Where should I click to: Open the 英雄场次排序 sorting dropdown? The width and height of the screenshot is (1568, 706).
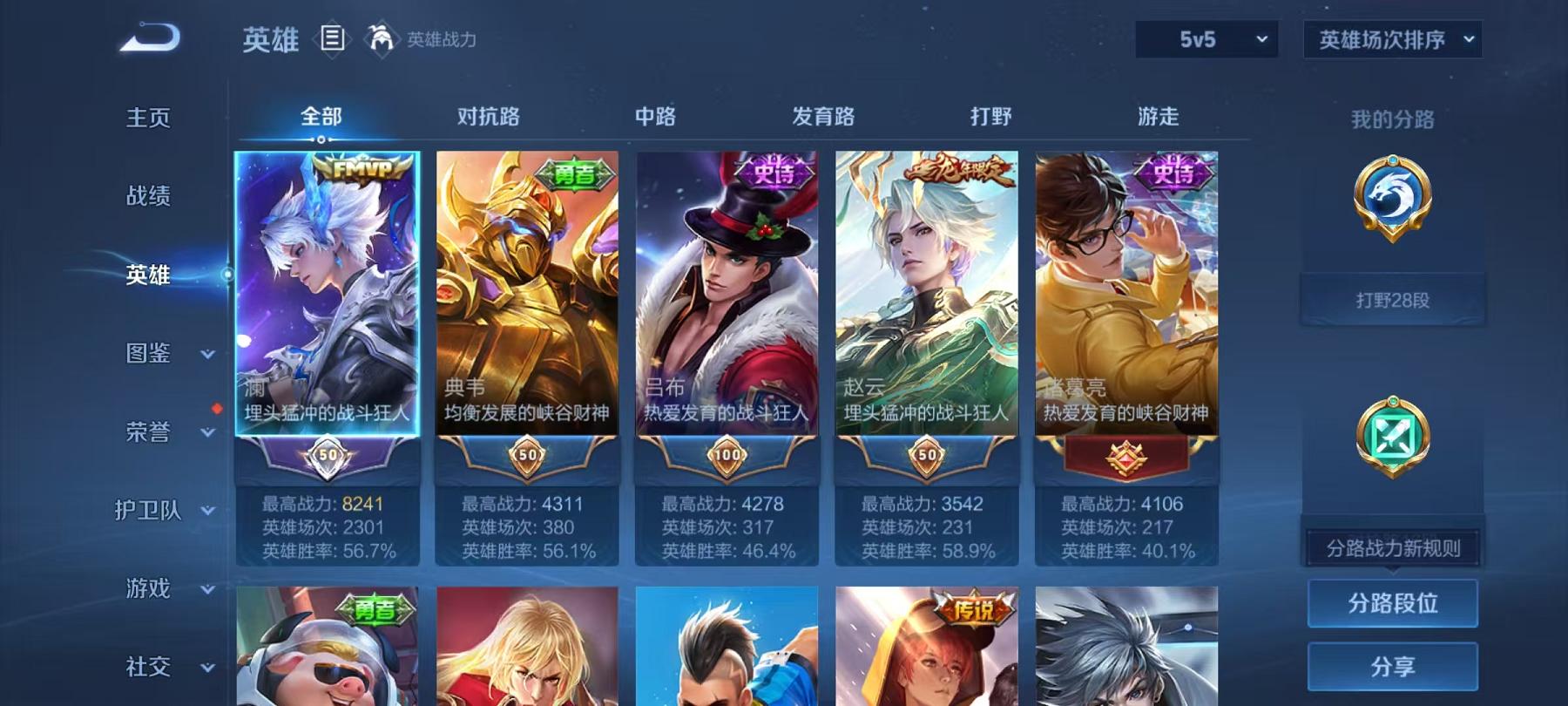point(1392,38)
